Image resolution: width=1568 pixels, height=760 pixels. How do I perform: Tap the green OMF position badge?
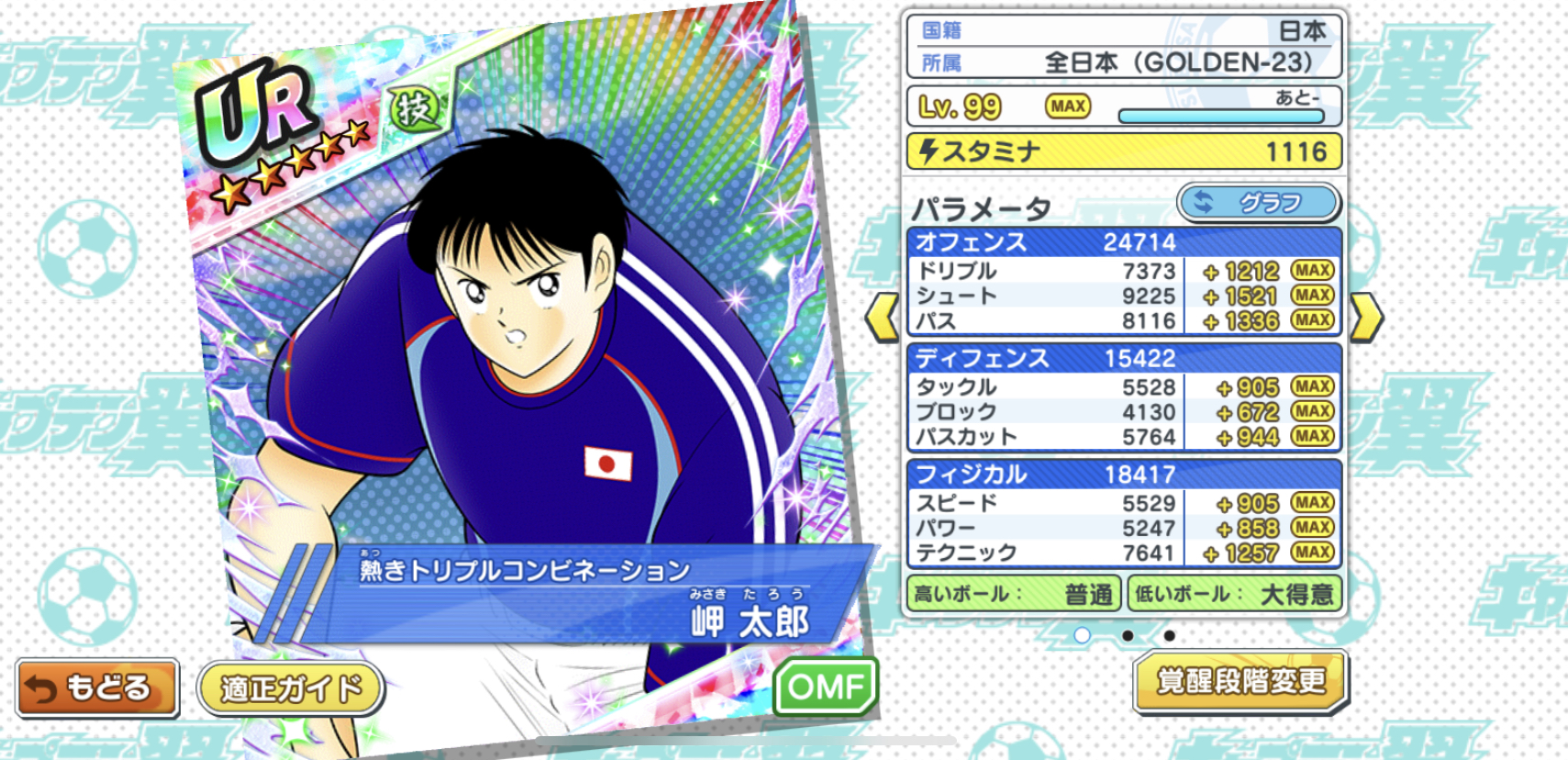pyautogui.click(x=826, y=686)
